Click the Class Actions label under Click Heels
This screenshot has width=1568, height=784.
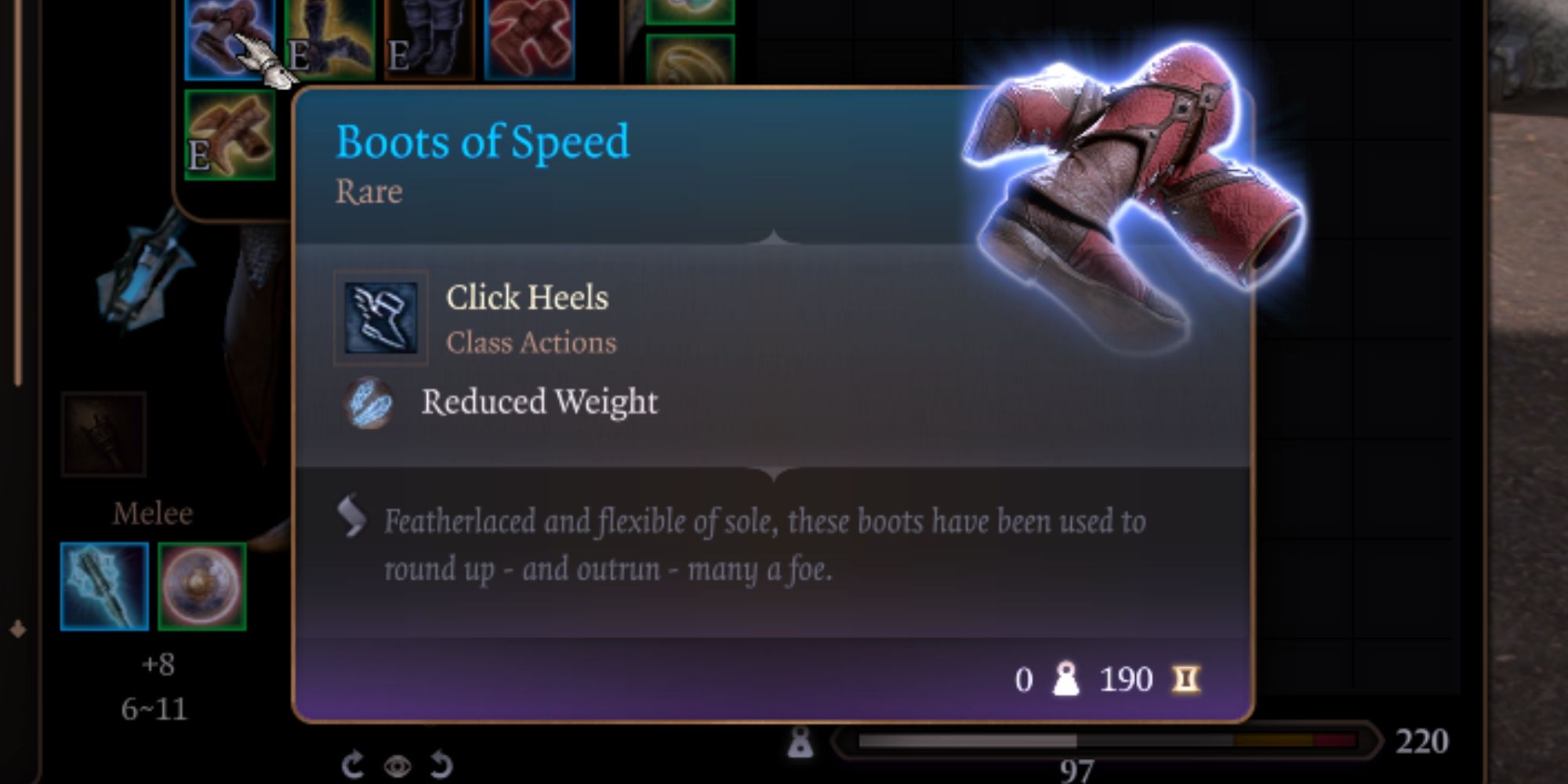coord(530,343)
